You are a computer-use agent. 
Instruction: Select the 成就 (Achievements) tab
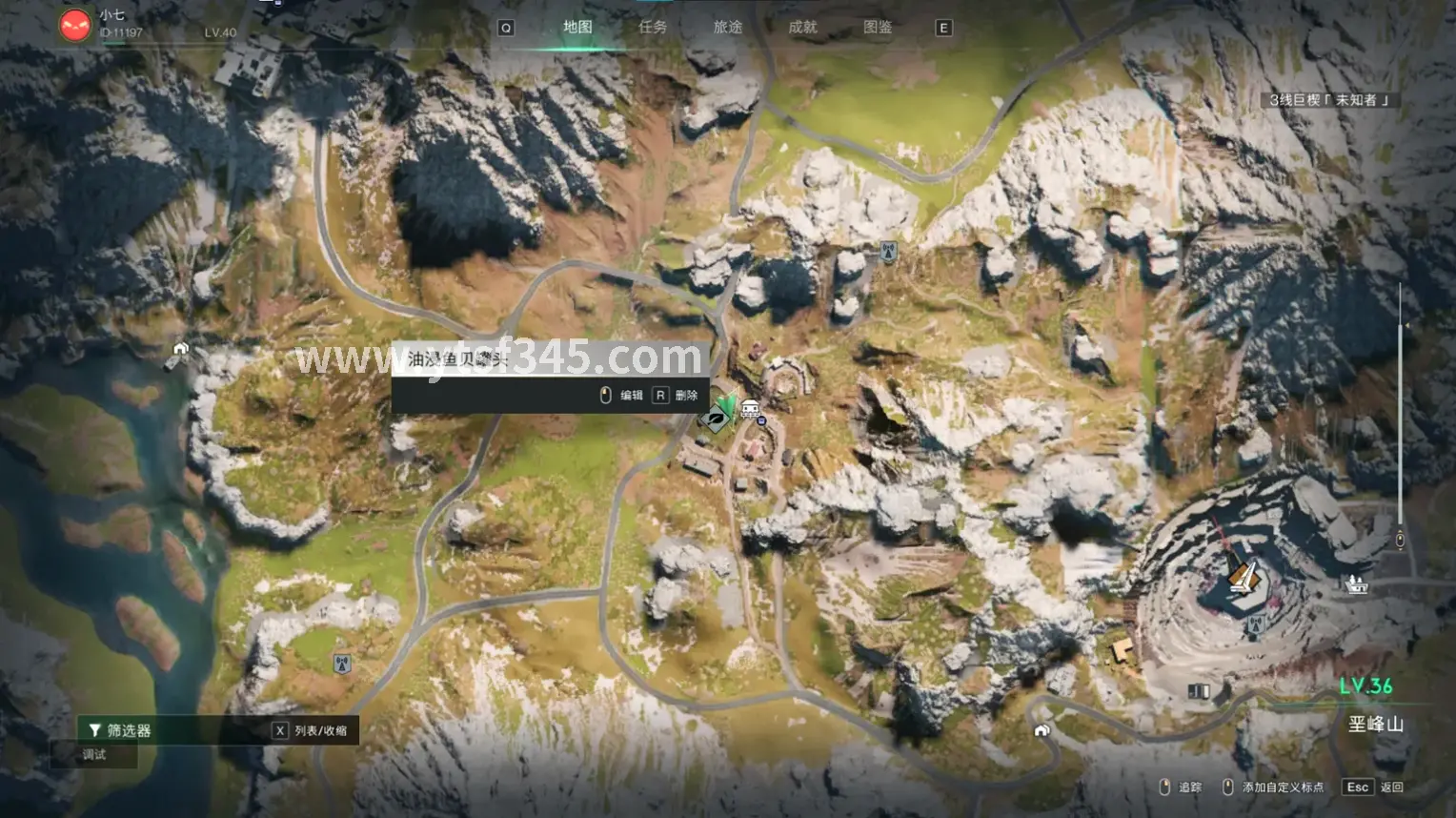(802, 28)
